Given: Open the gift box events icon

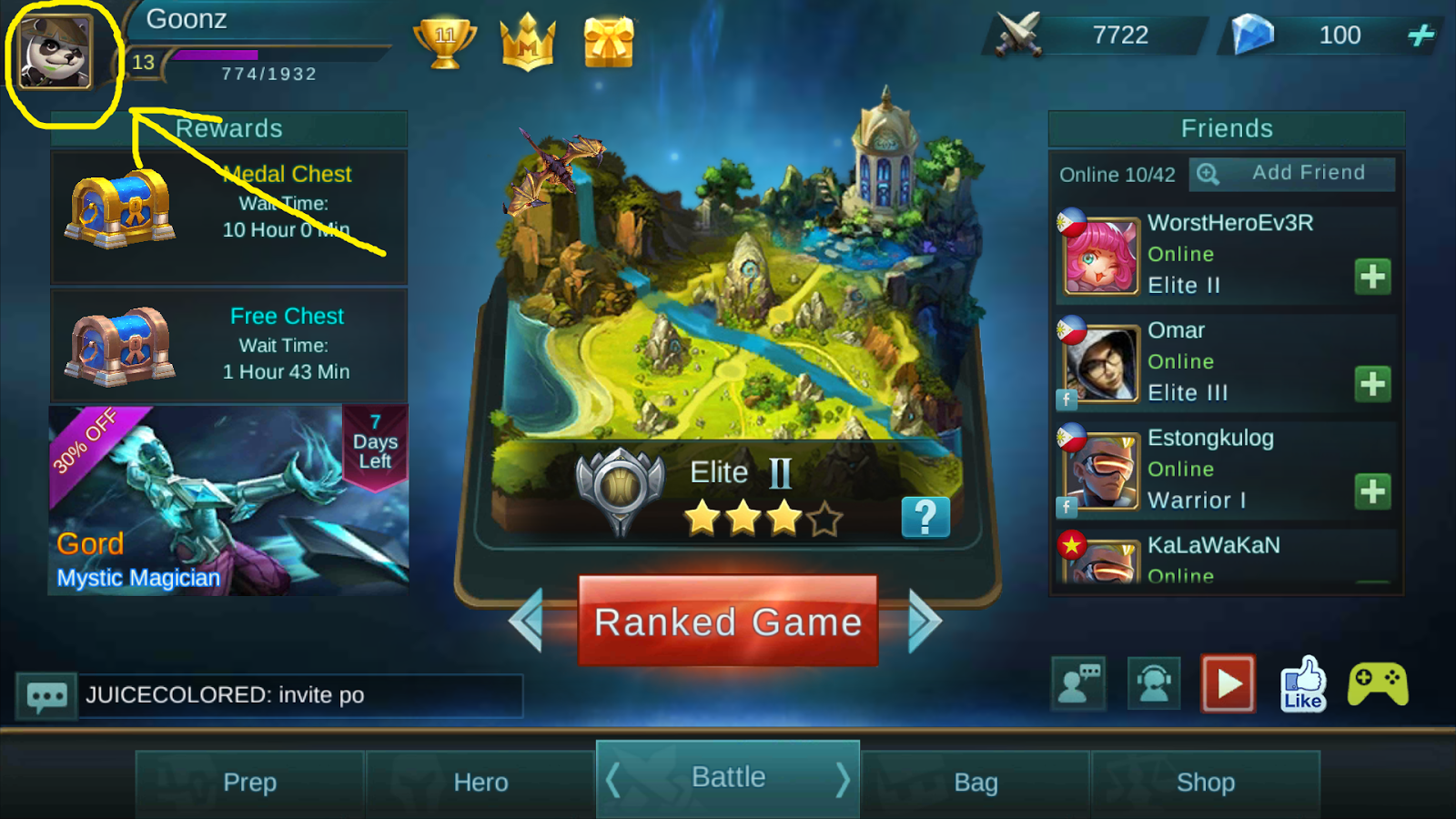Looking at the screenshot, I should [x=608, y=41].
